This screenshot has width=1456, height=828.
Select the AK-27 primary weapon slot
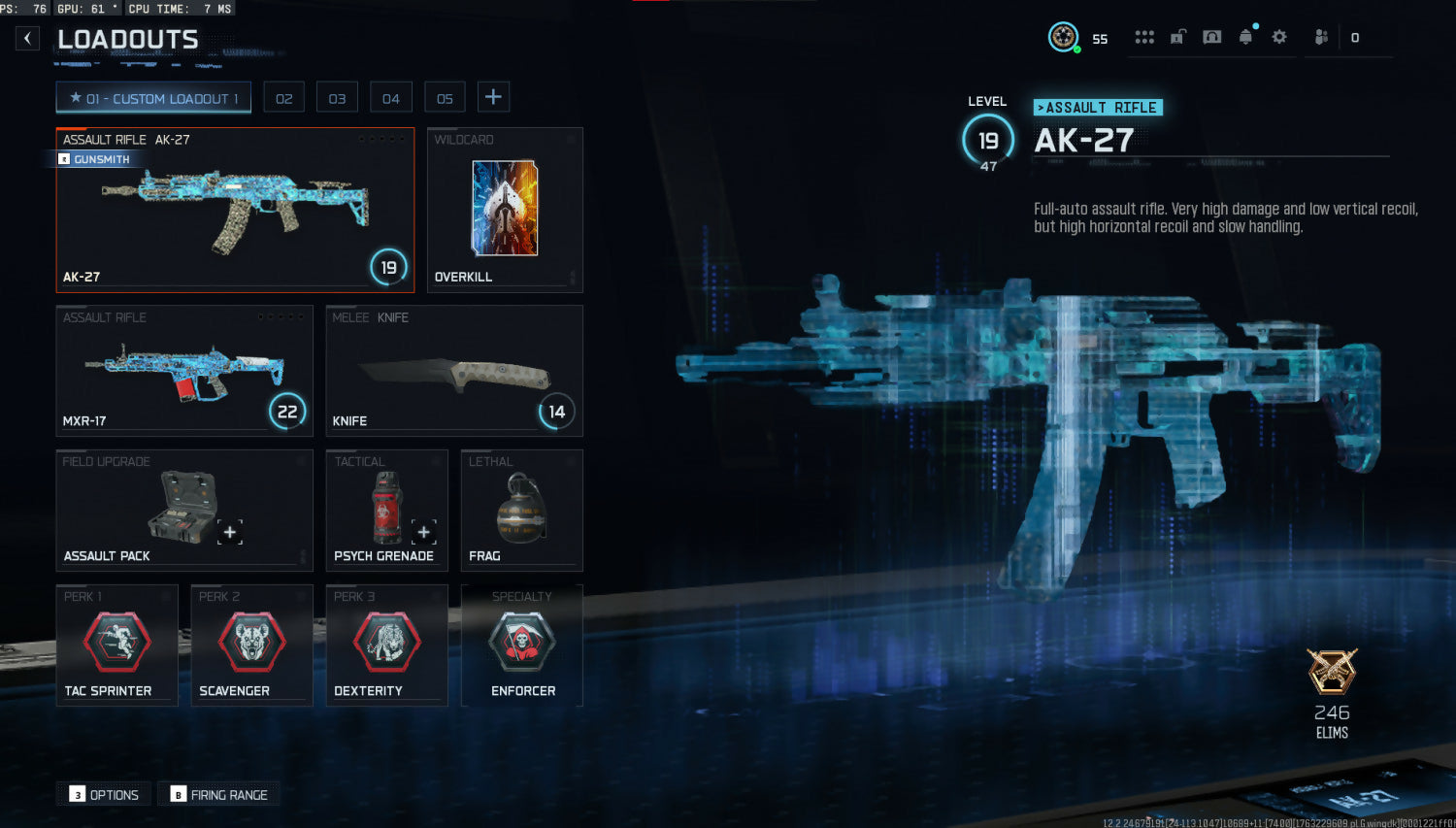(x=235, y=210)
